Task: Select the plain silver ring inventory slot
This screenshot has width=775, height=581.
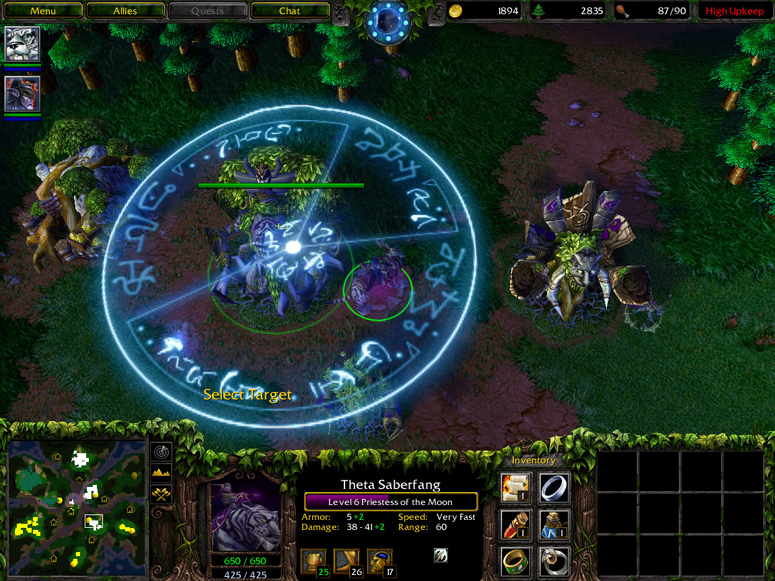Action: tap(554, 487)
